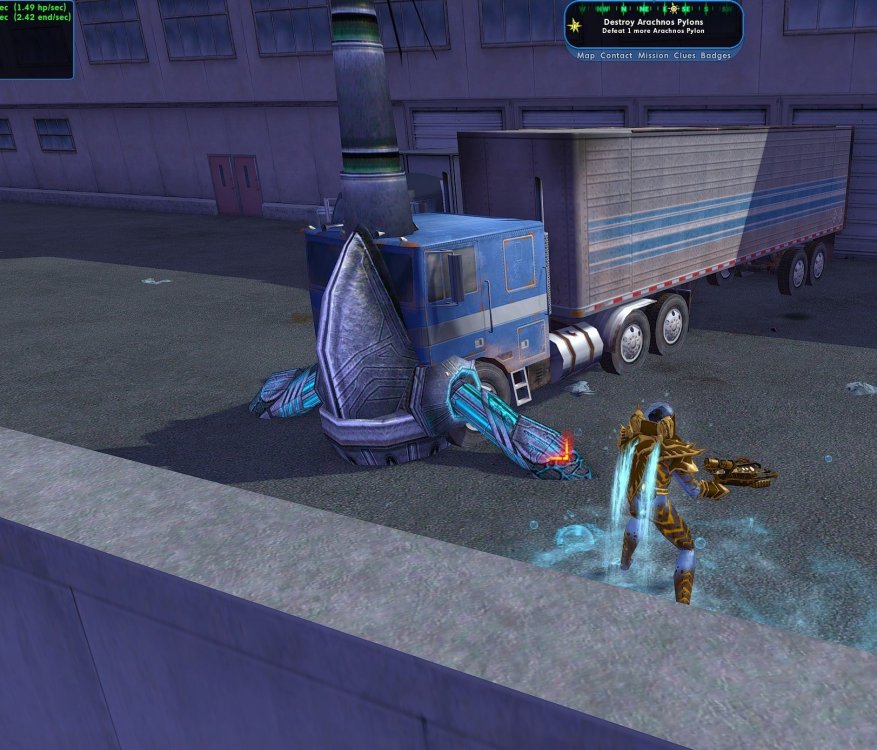Show the Mission details
Screen dimensions: 877x750
(653, 56)
